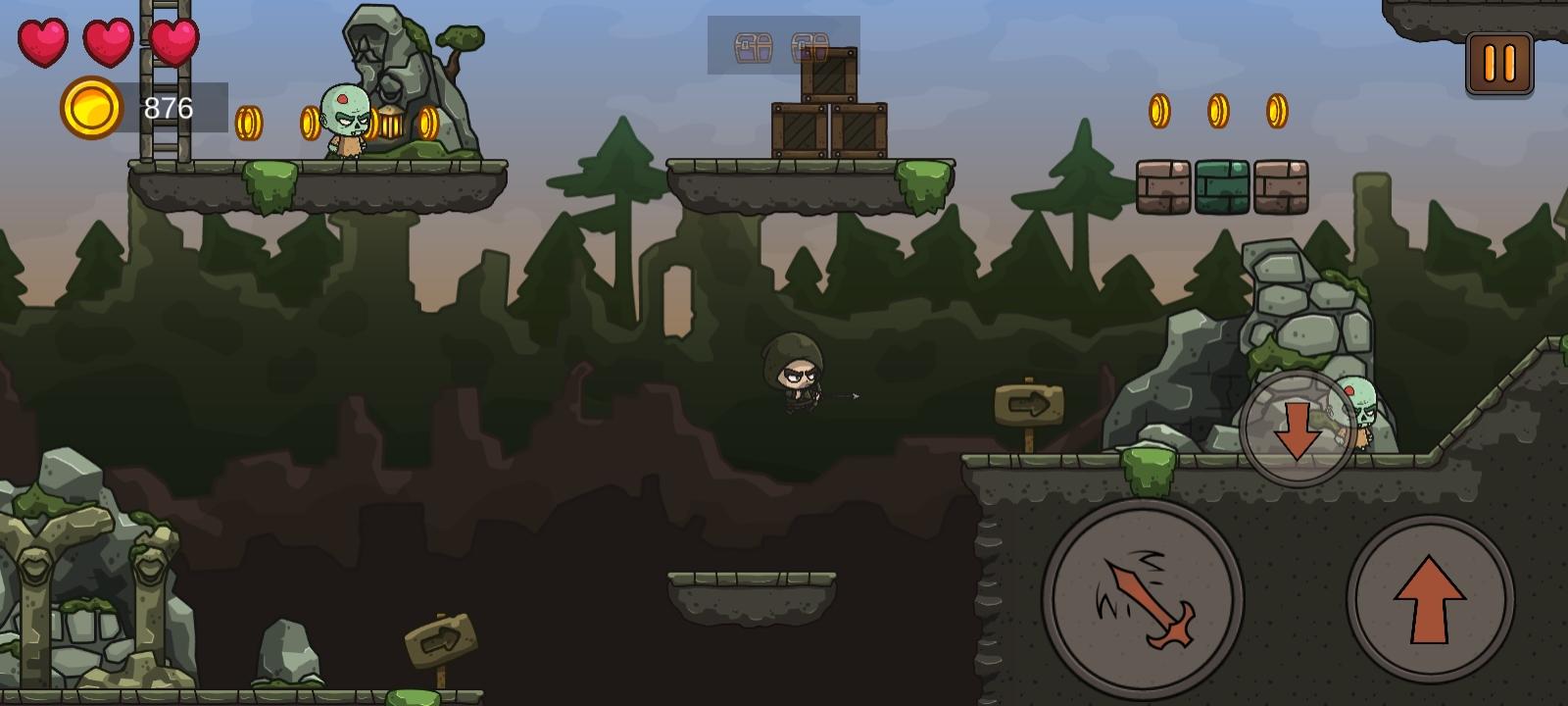Viewport: 1568px width, 706px height.
Task: Click the green brick block between stone blocks
Action: [x=1220, y=186]
